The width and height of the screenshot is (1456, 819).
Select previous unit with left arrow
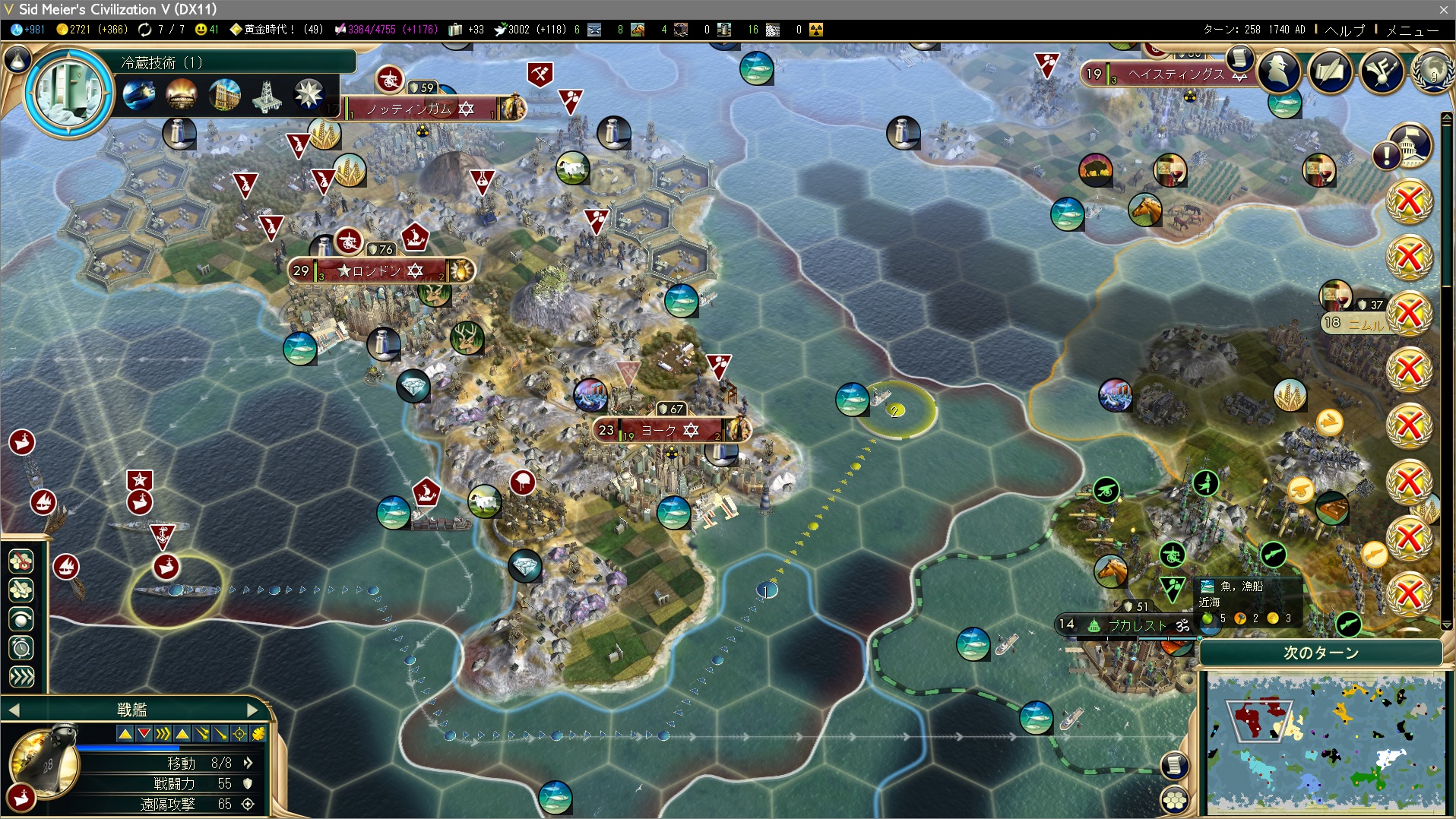[x=14, y=710]
